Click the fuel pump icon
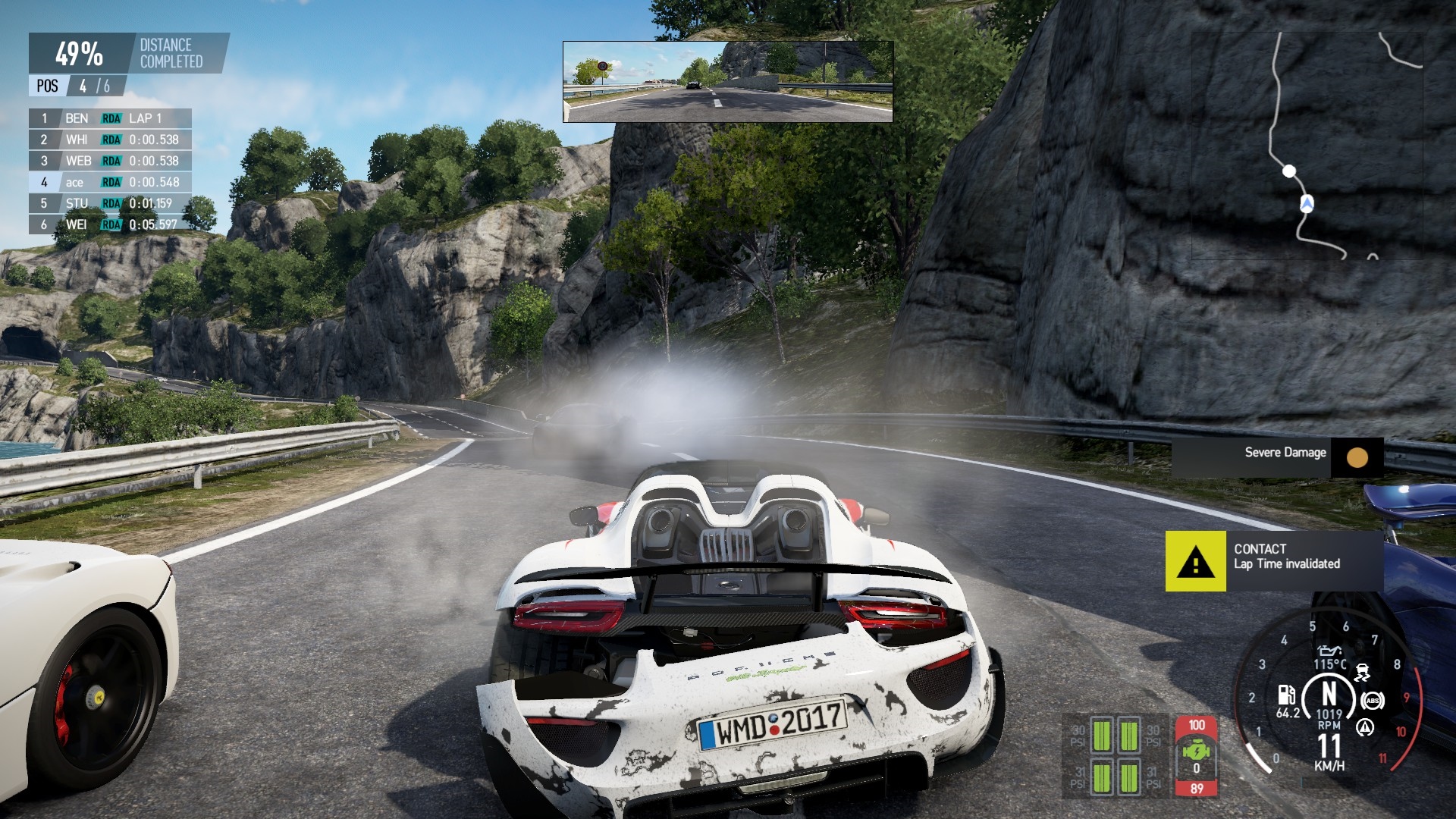Viewport: 1456px width, 819px height. click(1286, 695)
